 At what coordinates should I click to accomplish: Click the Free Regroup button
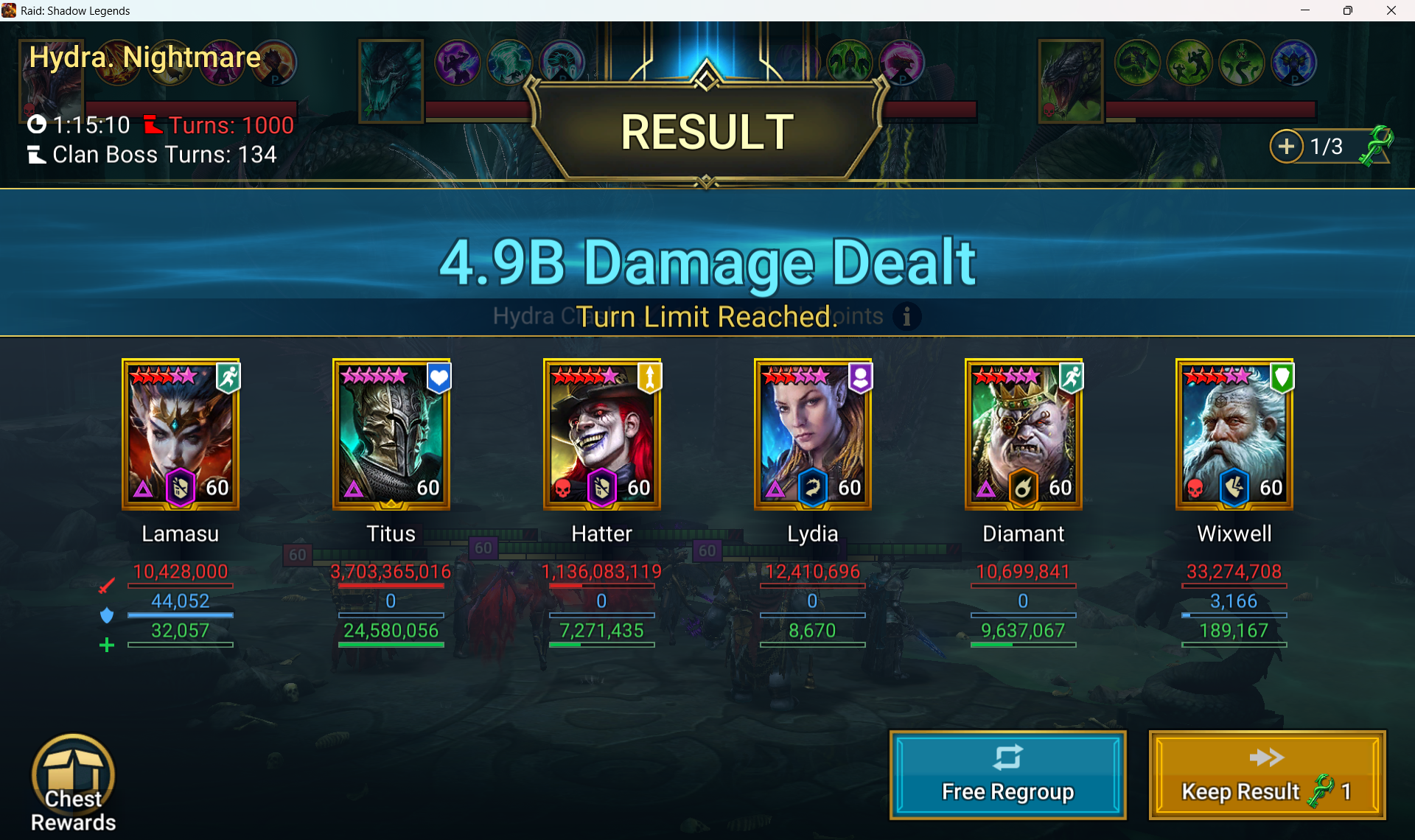click(1007, 775)
